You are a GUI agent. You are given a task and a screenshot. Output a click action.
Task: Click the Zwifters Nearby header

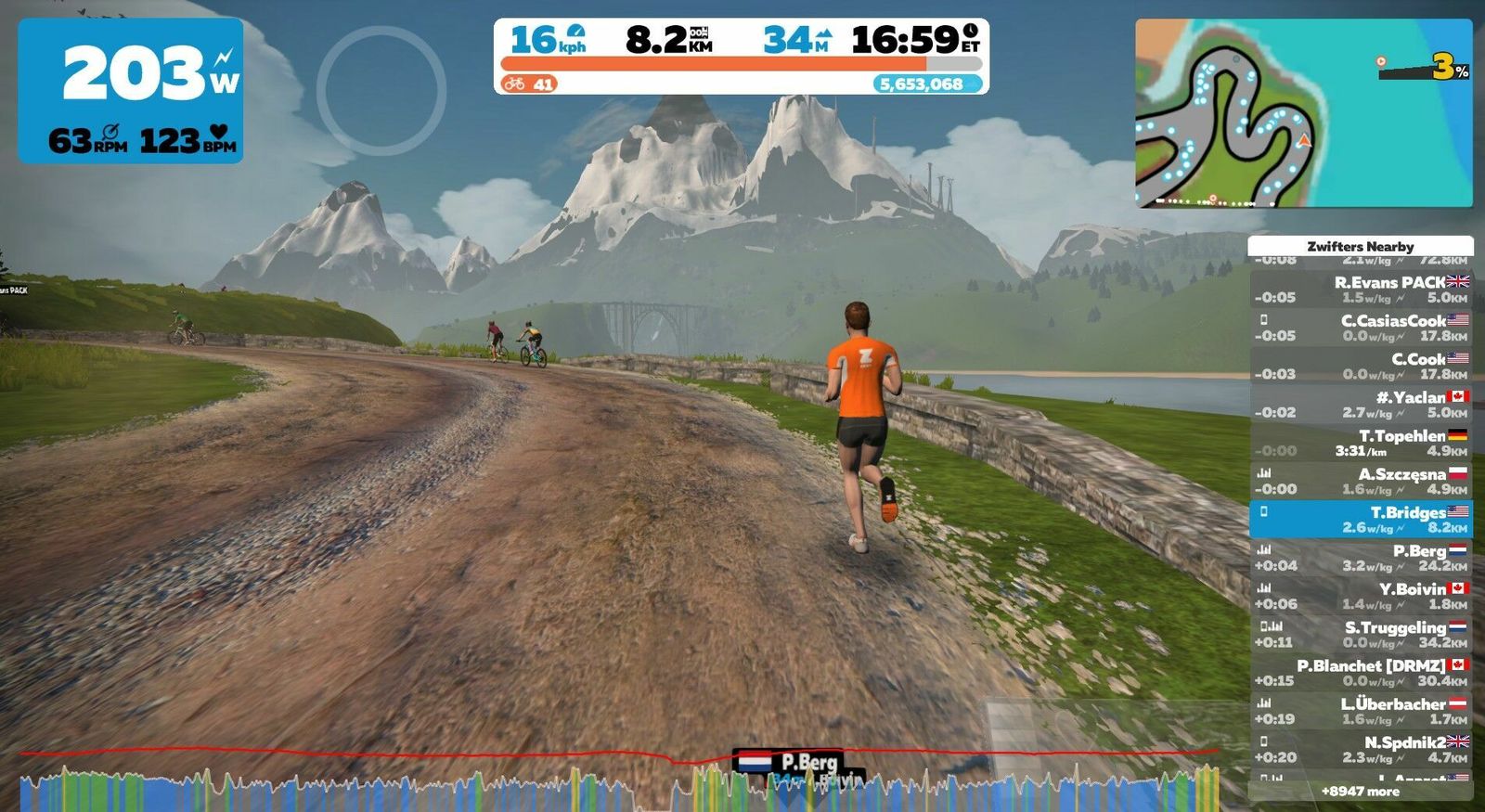pos(1361,246)
